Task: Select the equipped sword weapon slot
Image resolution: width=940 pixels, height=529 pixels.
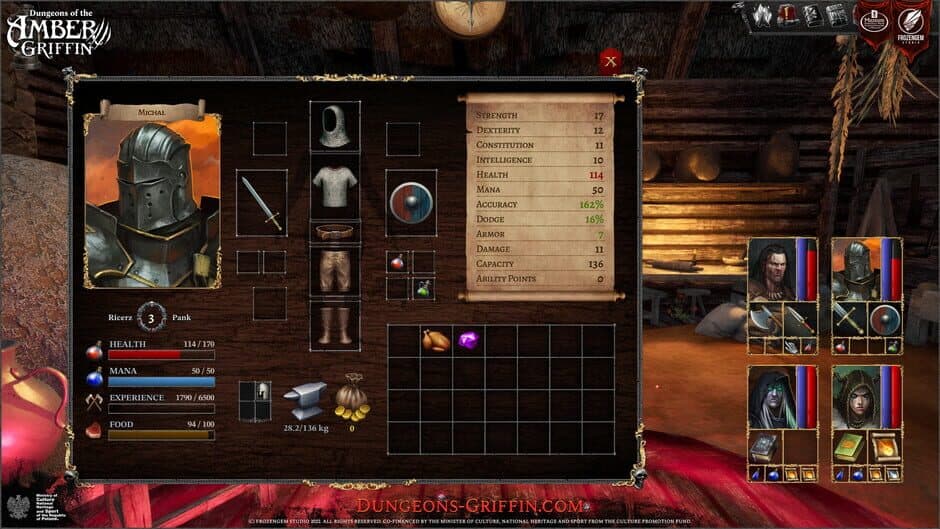Action: click(262, 203)
